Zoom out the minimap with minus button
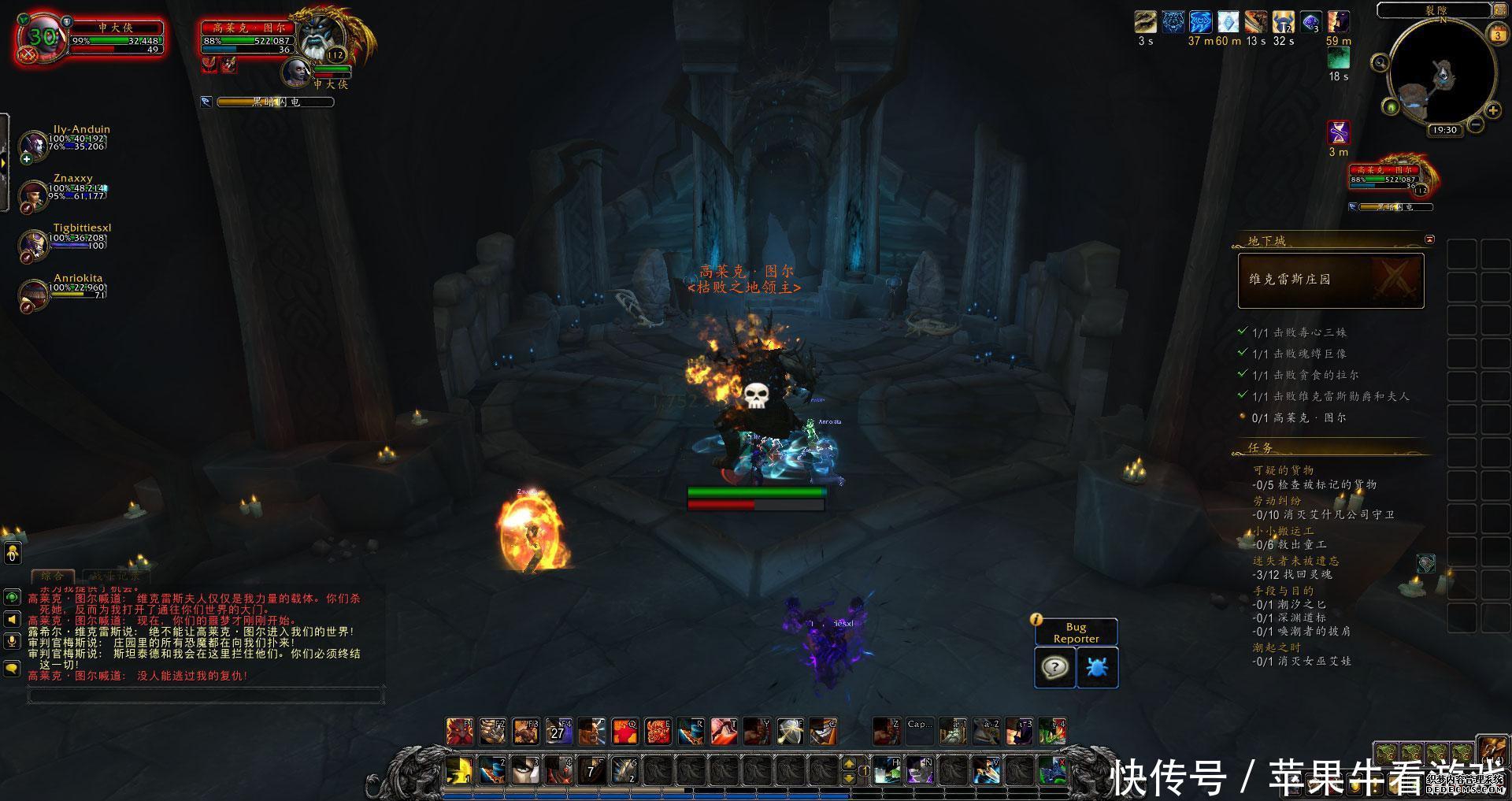The height and width of the screenshot is (801, 1512). (x=1475, y=124)
